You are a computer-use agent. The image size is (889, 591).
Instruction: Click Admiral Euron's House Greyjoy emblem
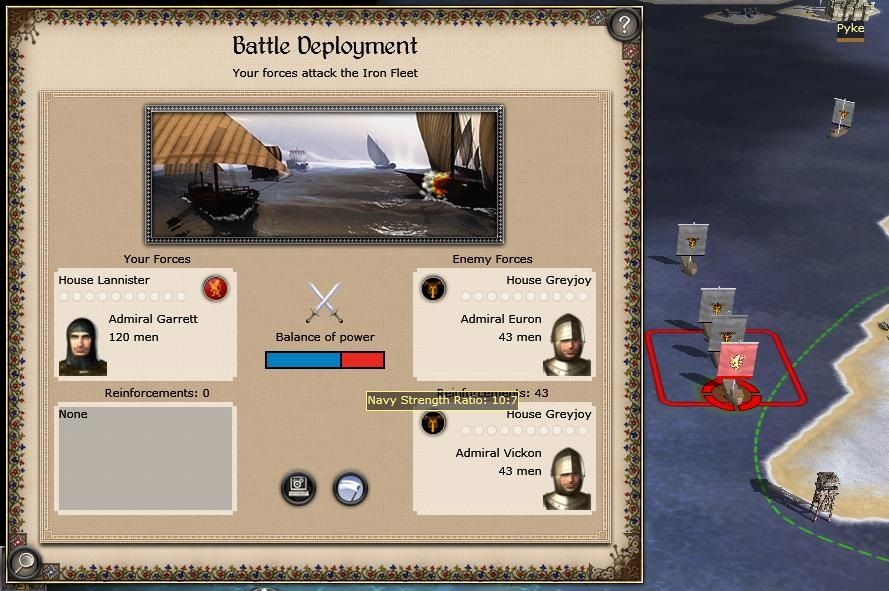coord(432,289)
